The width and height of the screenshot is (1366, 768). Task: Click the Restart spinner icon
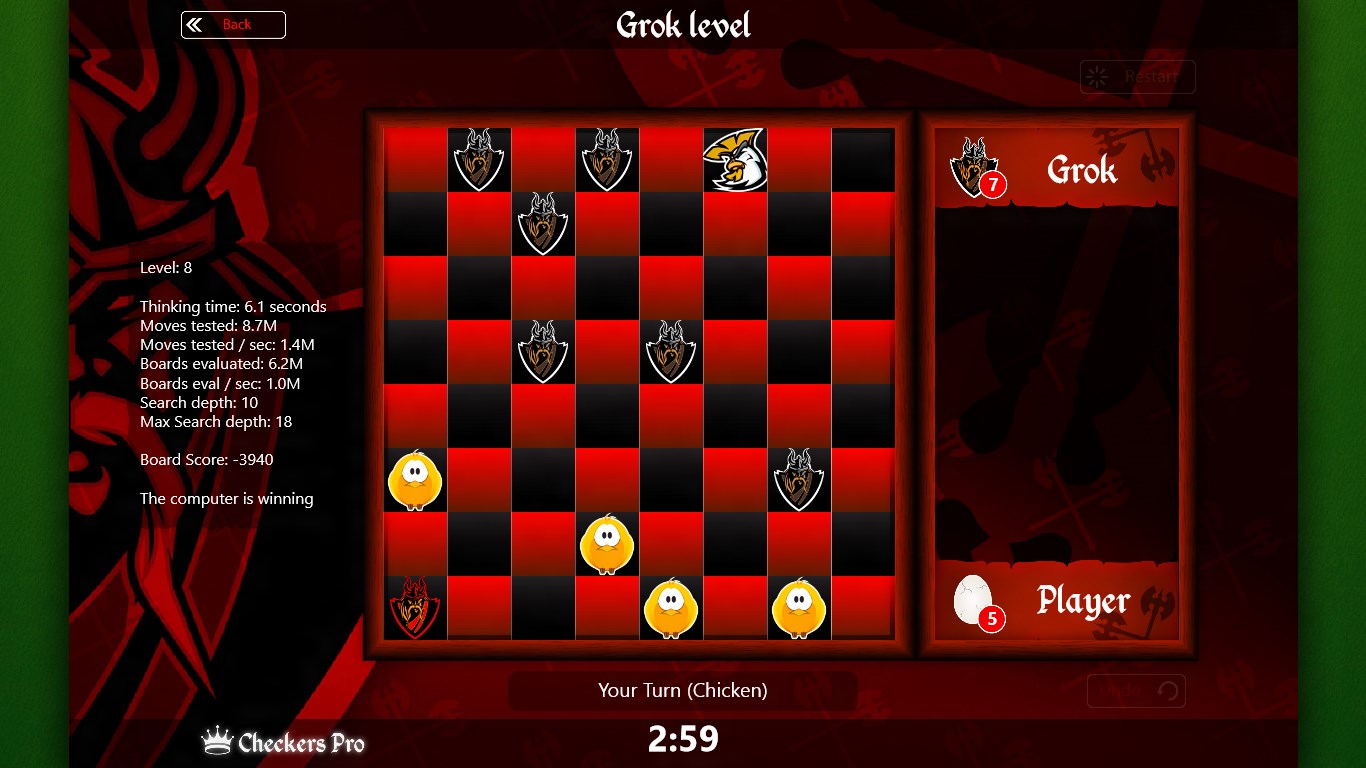(x=1097, y=77)
